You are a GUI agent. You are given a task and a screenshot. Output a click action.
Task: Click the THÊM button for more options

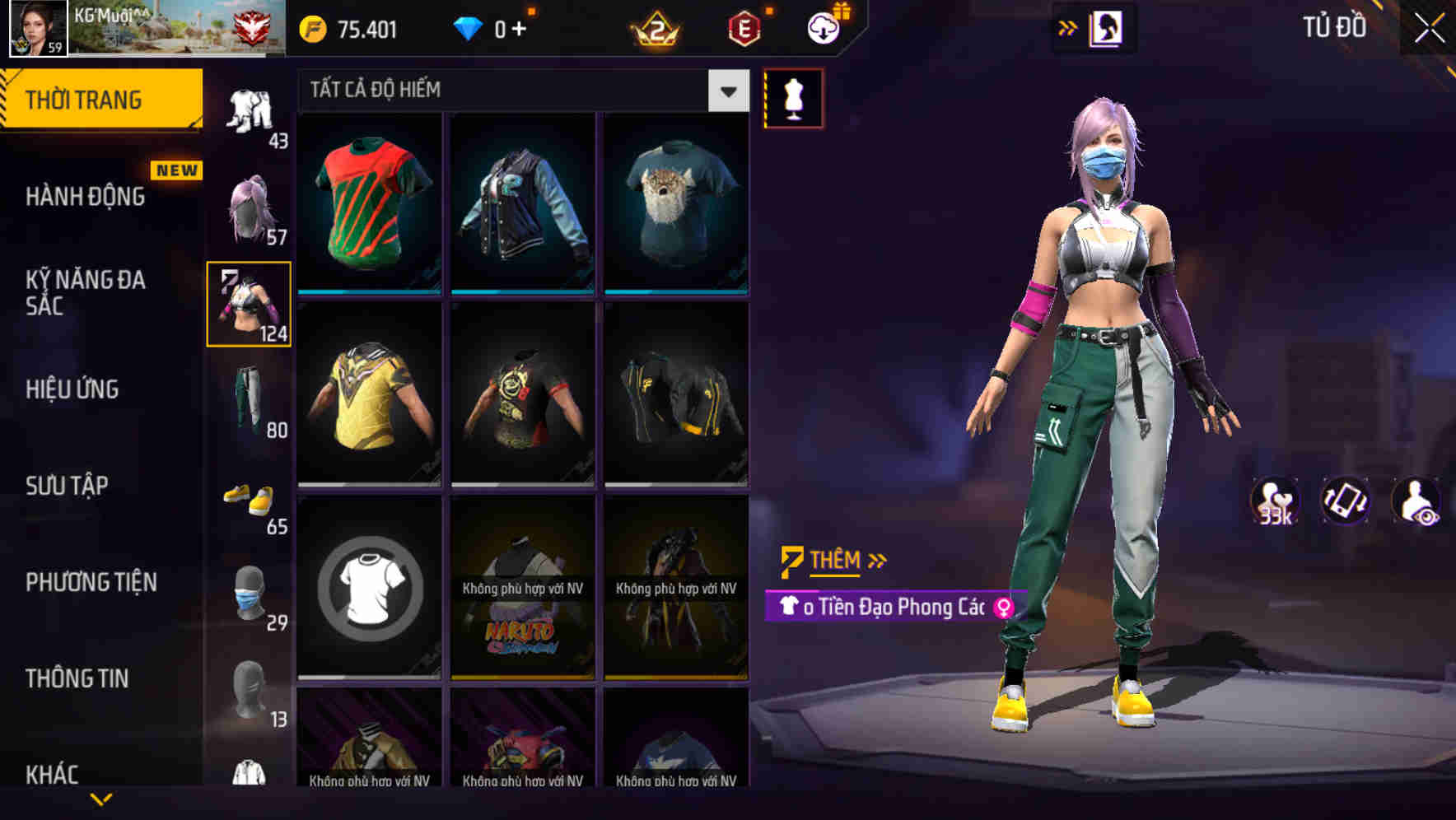[833, 559]
